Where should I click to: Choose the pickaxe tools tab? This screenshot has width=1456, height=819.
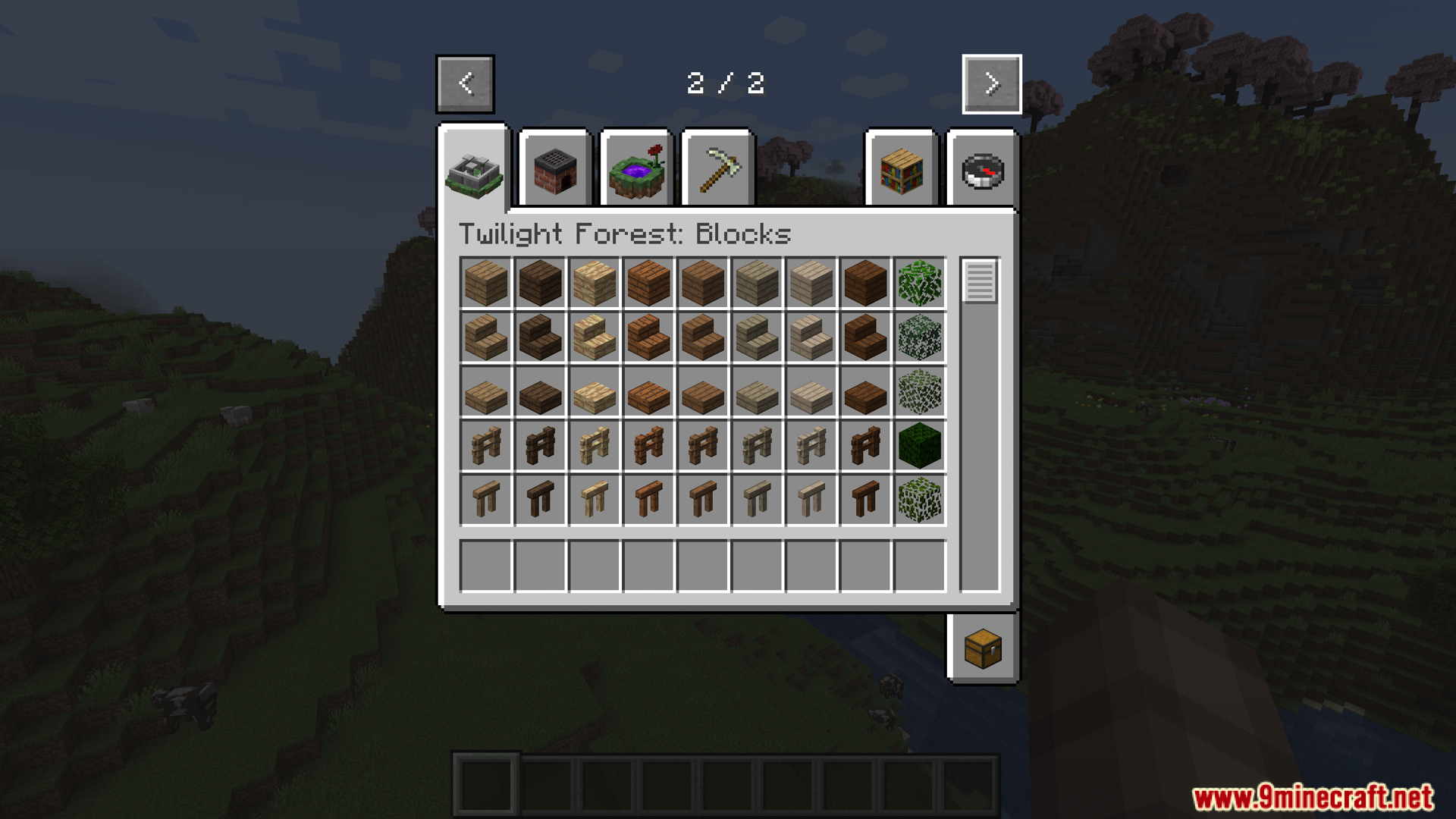coord(717,171)
